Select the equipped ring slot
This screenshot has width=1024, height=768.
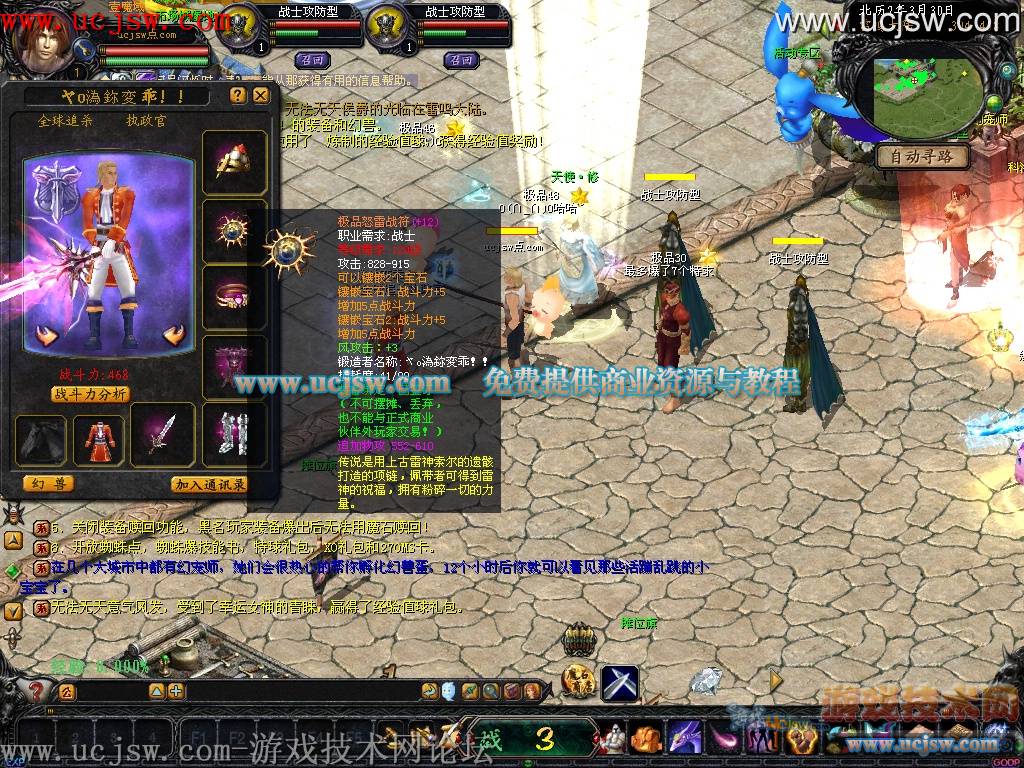pos(235,298)
